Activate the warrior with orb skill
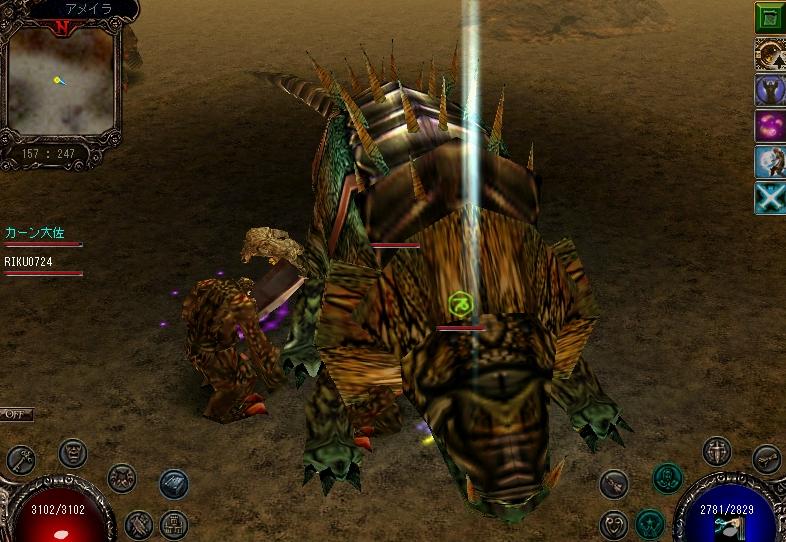786x542 pixels. [x=769, y=162]
